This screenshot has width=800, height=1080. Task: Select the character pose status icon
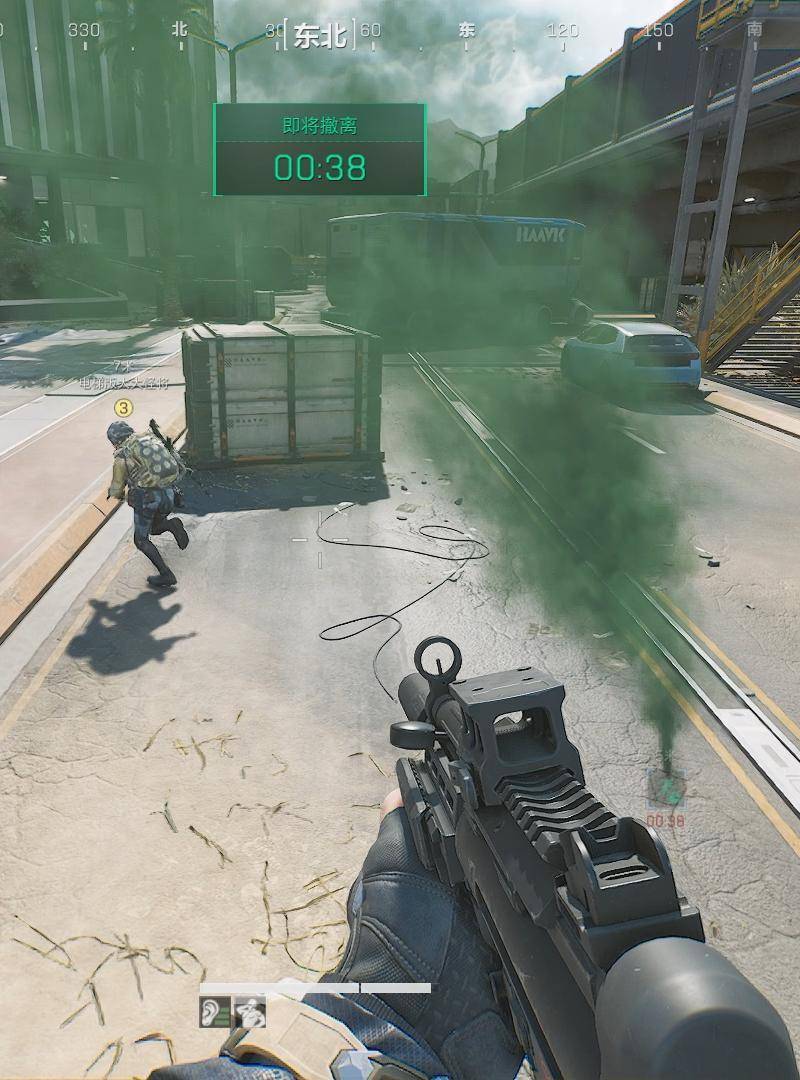250,1012
